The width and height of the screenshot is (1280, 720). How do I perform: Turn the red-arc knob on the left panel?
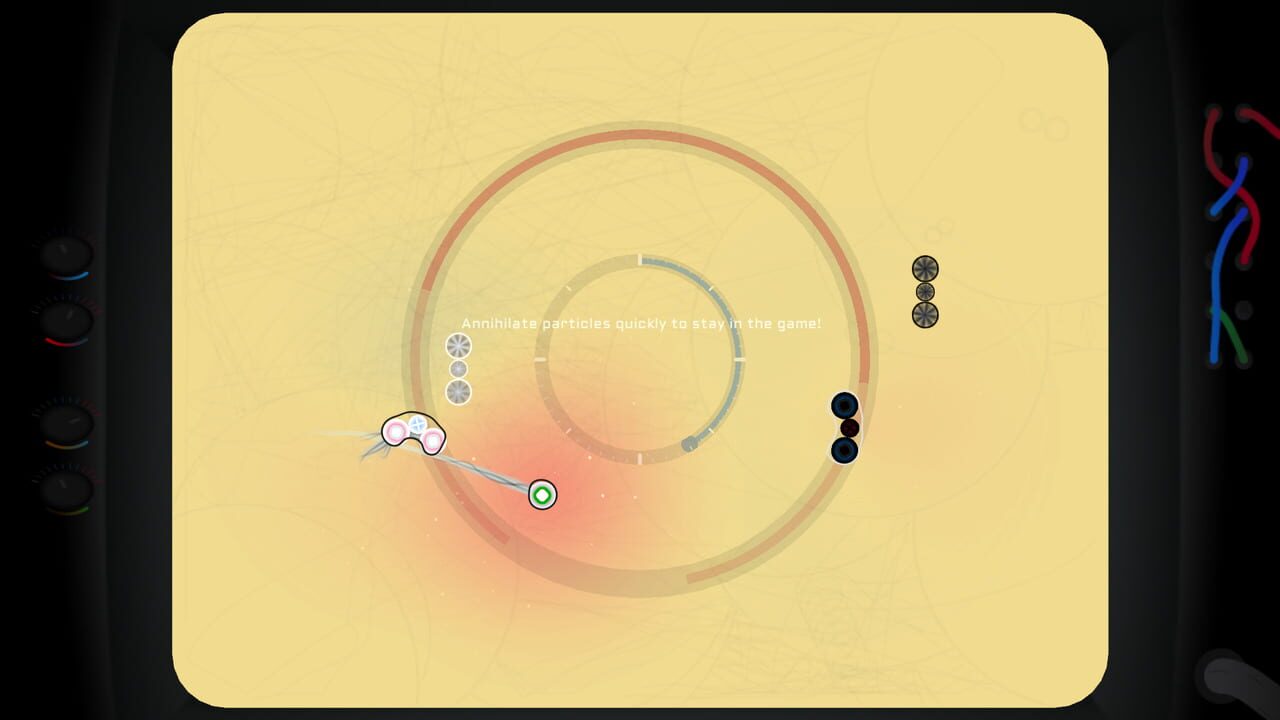[67, 318]
